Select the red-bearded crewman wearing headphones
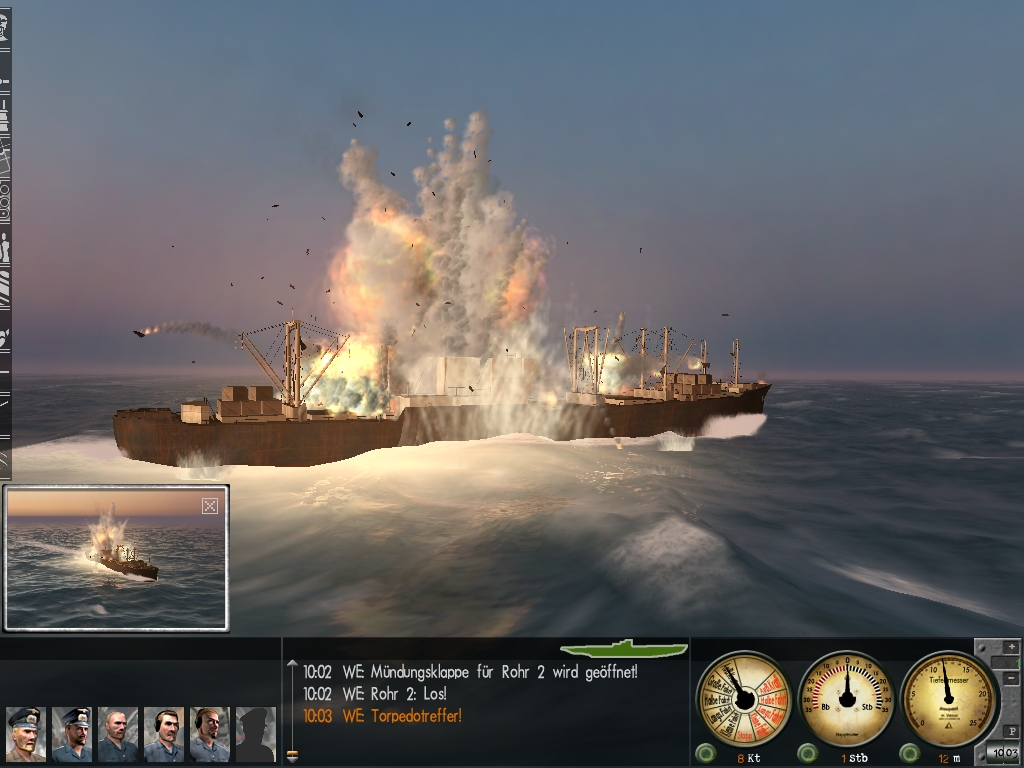Viewport: 1024px width, 768px height. pos(209,734)
